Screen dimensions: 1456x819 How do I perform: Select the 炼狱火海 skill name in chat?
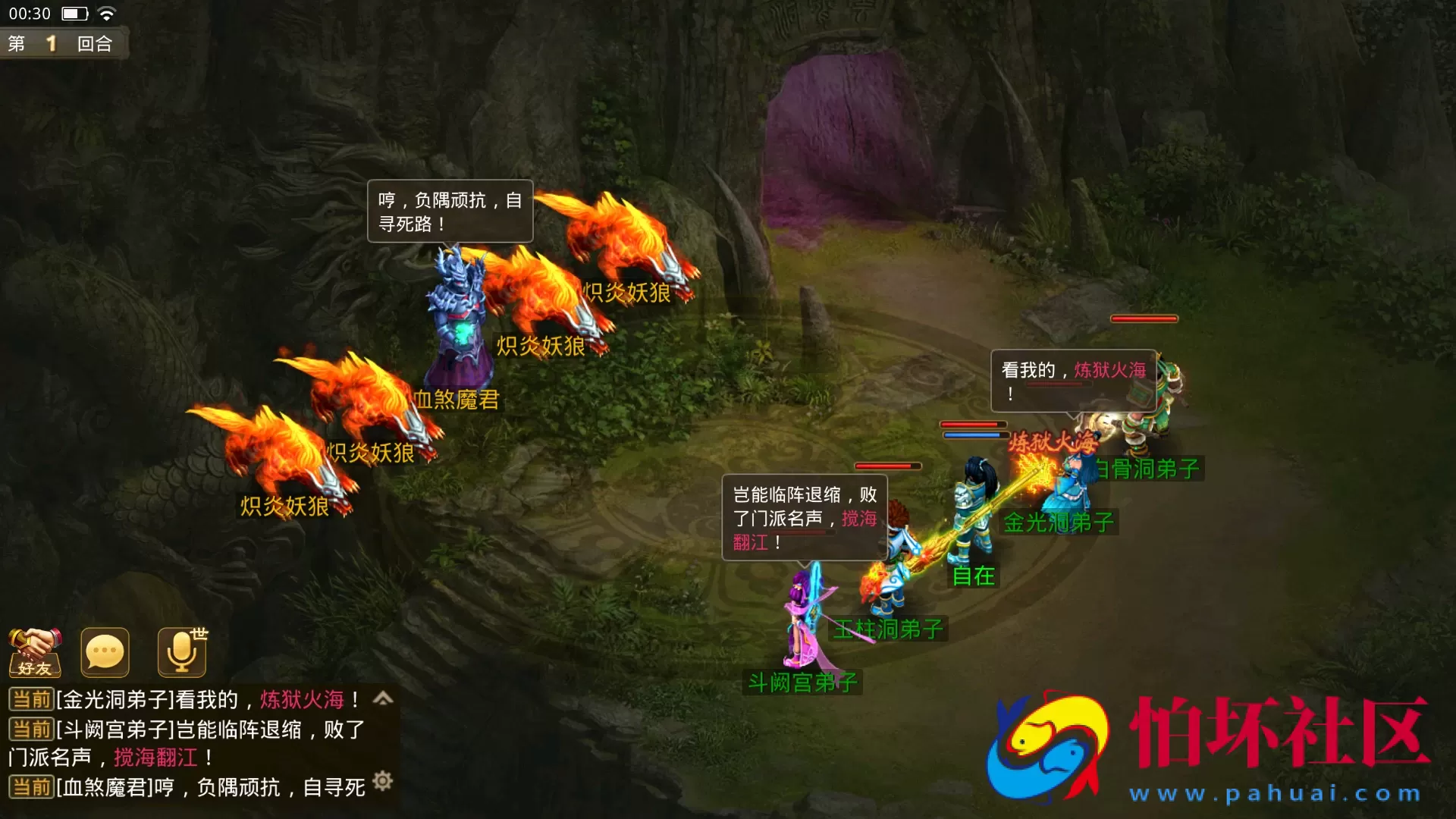click(x=302, y=700)
